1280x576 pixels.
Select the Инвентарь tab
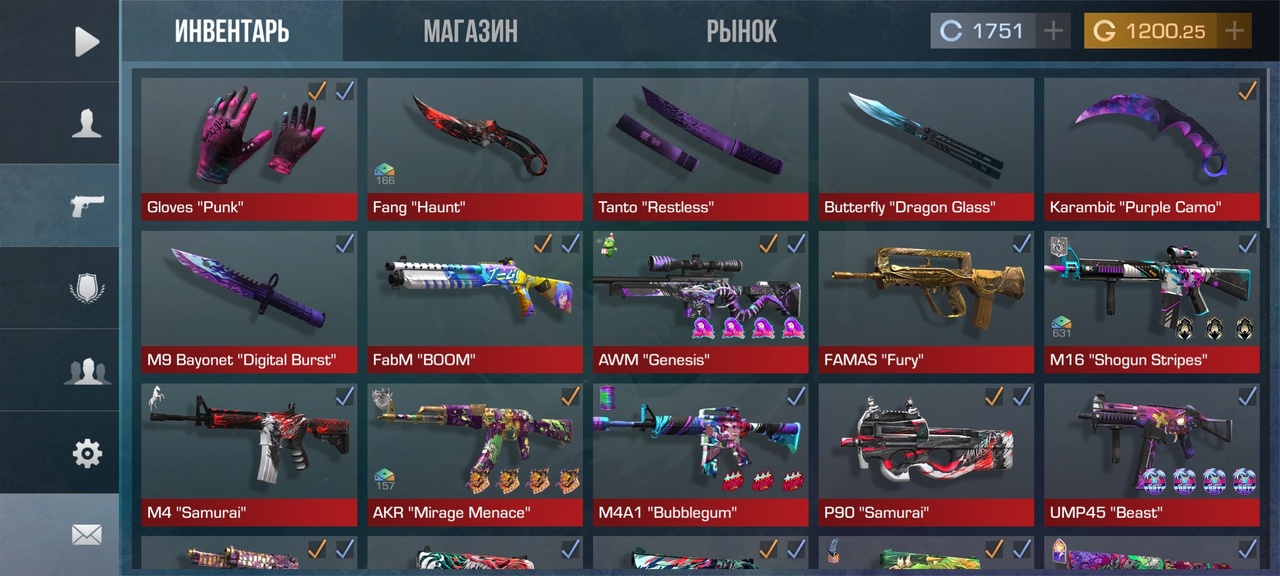click(232, 31)
